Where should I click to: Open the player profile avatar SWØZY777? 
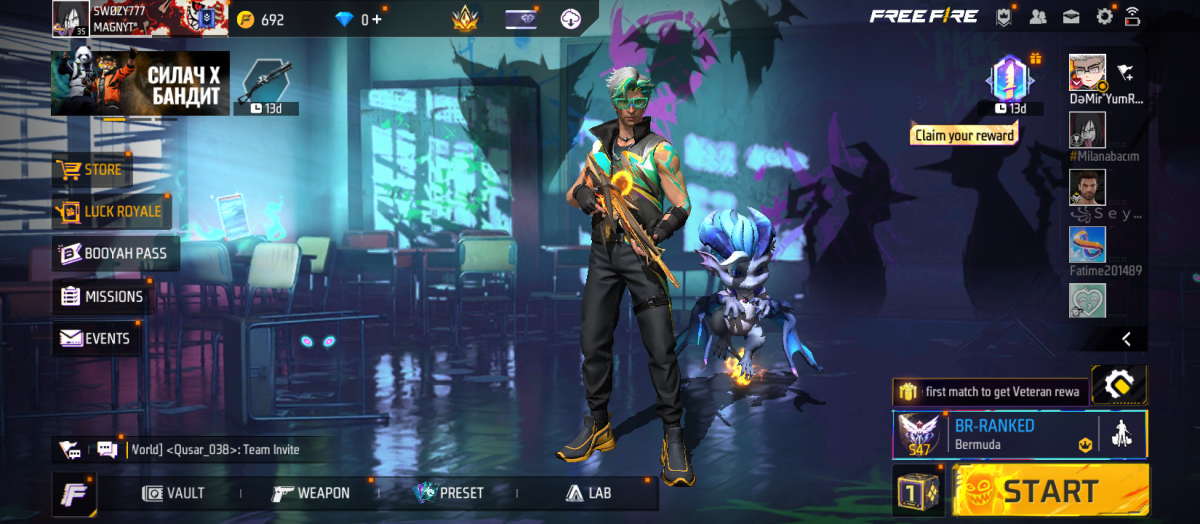[x=69, y=18]
